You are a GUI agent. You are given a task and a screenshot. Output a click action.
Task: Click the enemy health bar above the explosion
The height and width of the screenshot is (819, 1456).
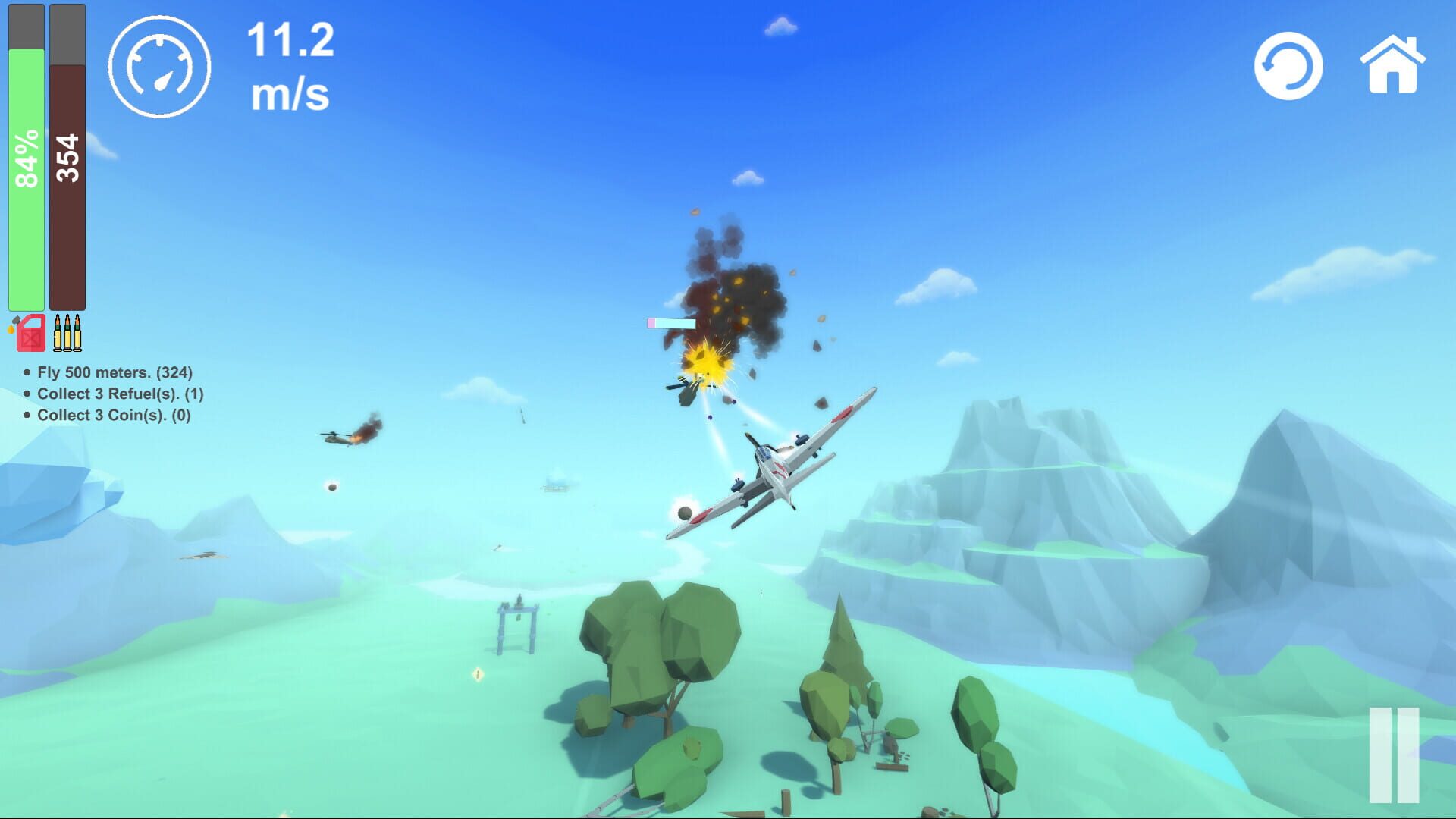670,325
